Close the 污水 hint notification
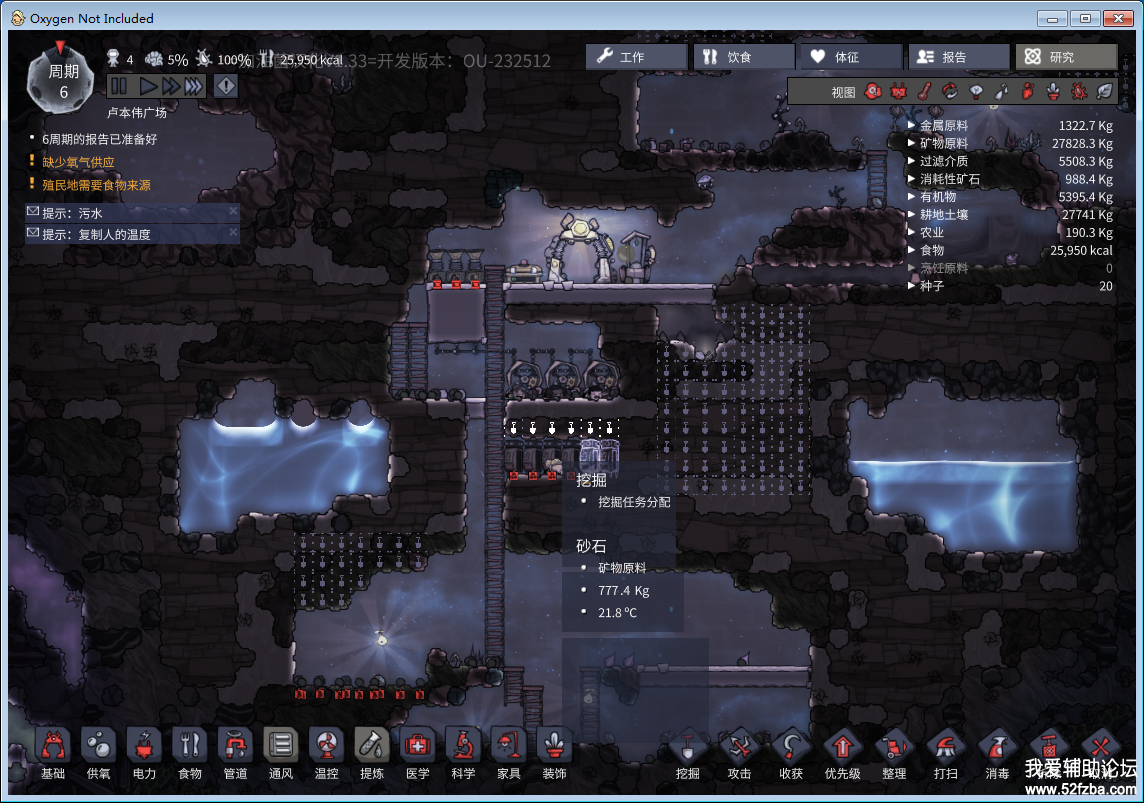The height and width of the screenshot is (803, 1144). click(233, 212)
